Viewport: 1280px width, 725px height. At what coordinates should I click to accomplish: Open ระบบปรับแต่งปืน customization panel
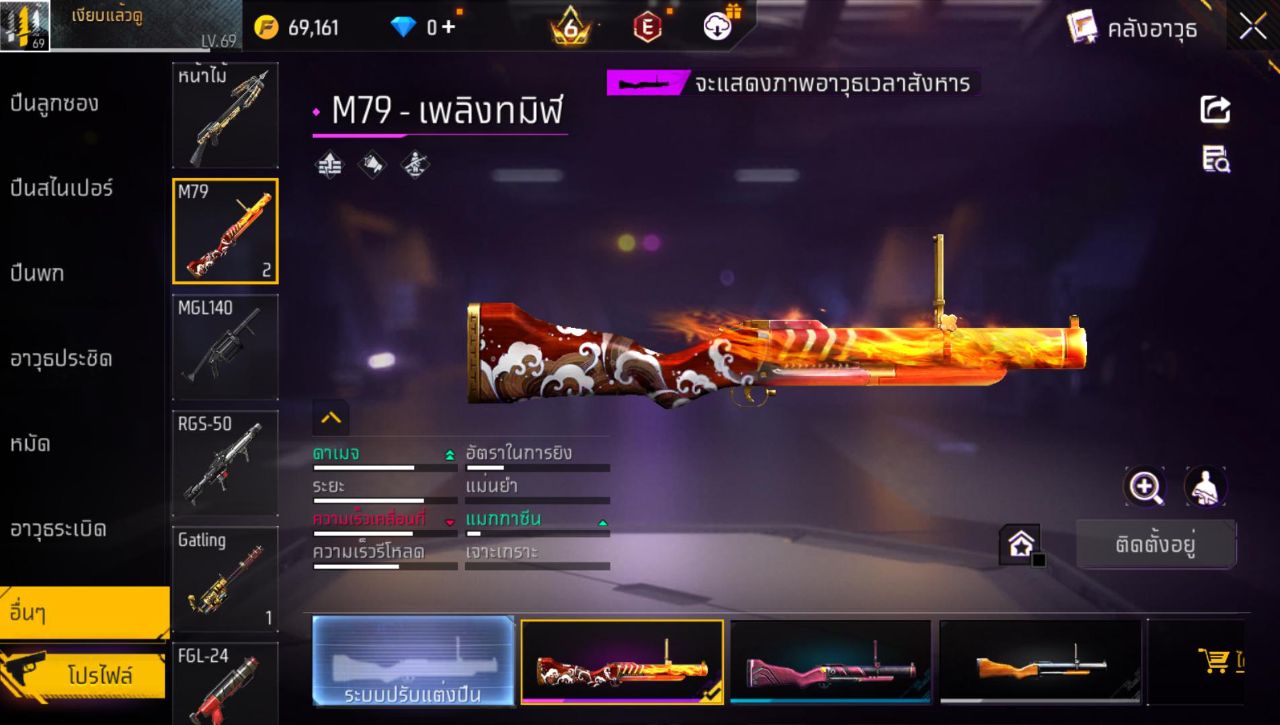(413, 661)
